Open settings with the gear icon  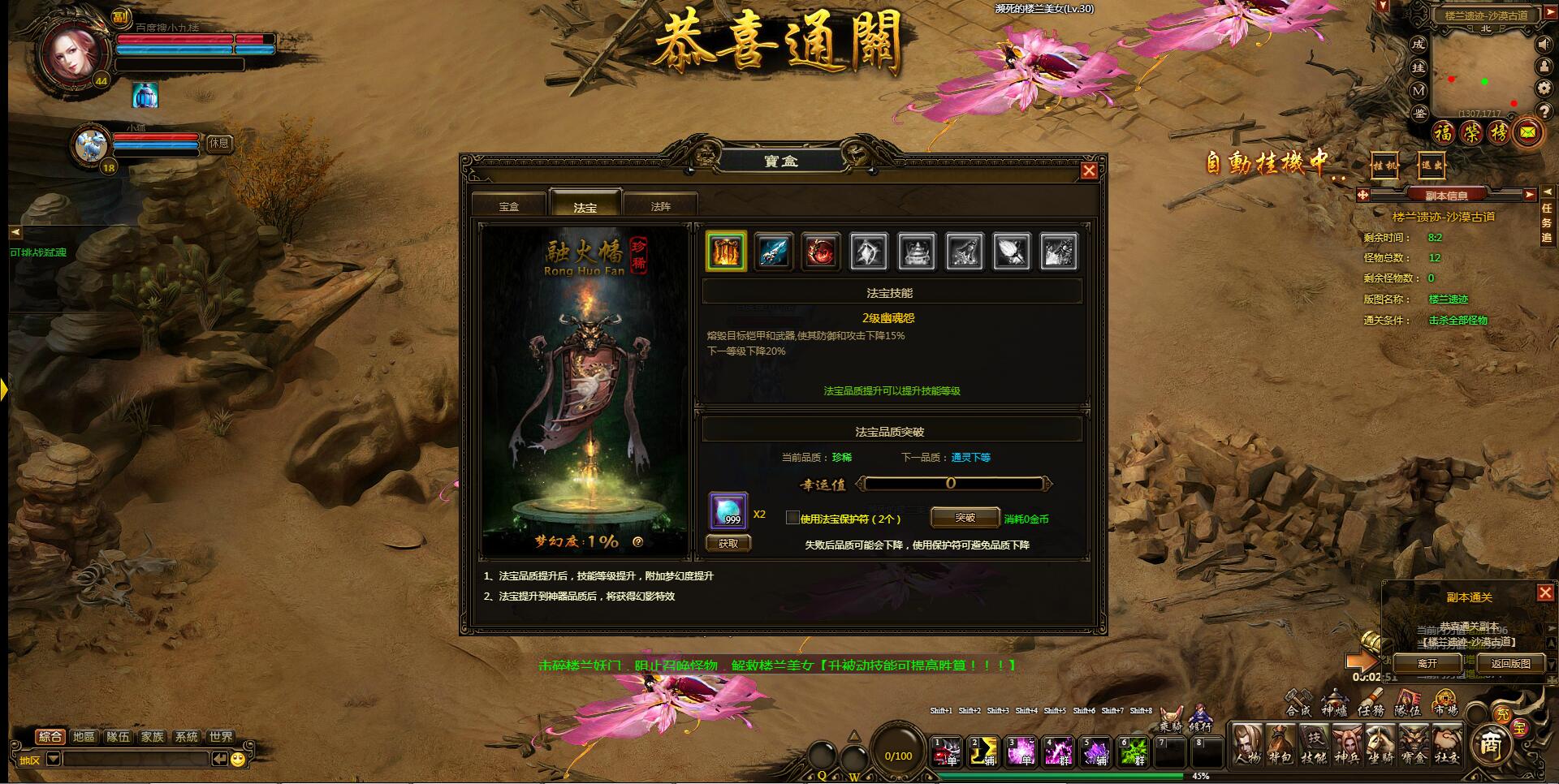point(1544,88)
